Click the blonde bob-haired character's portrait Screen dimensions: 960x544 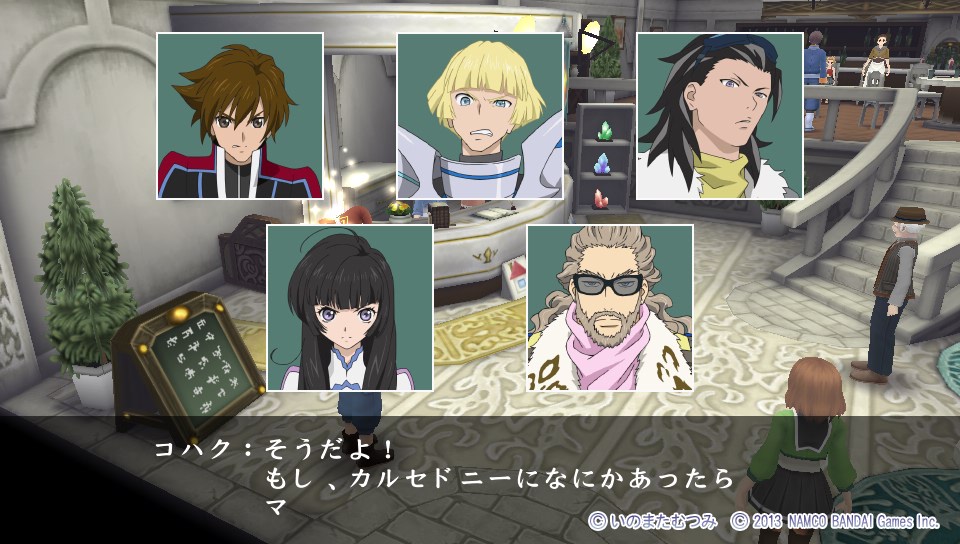coord(480,116)
